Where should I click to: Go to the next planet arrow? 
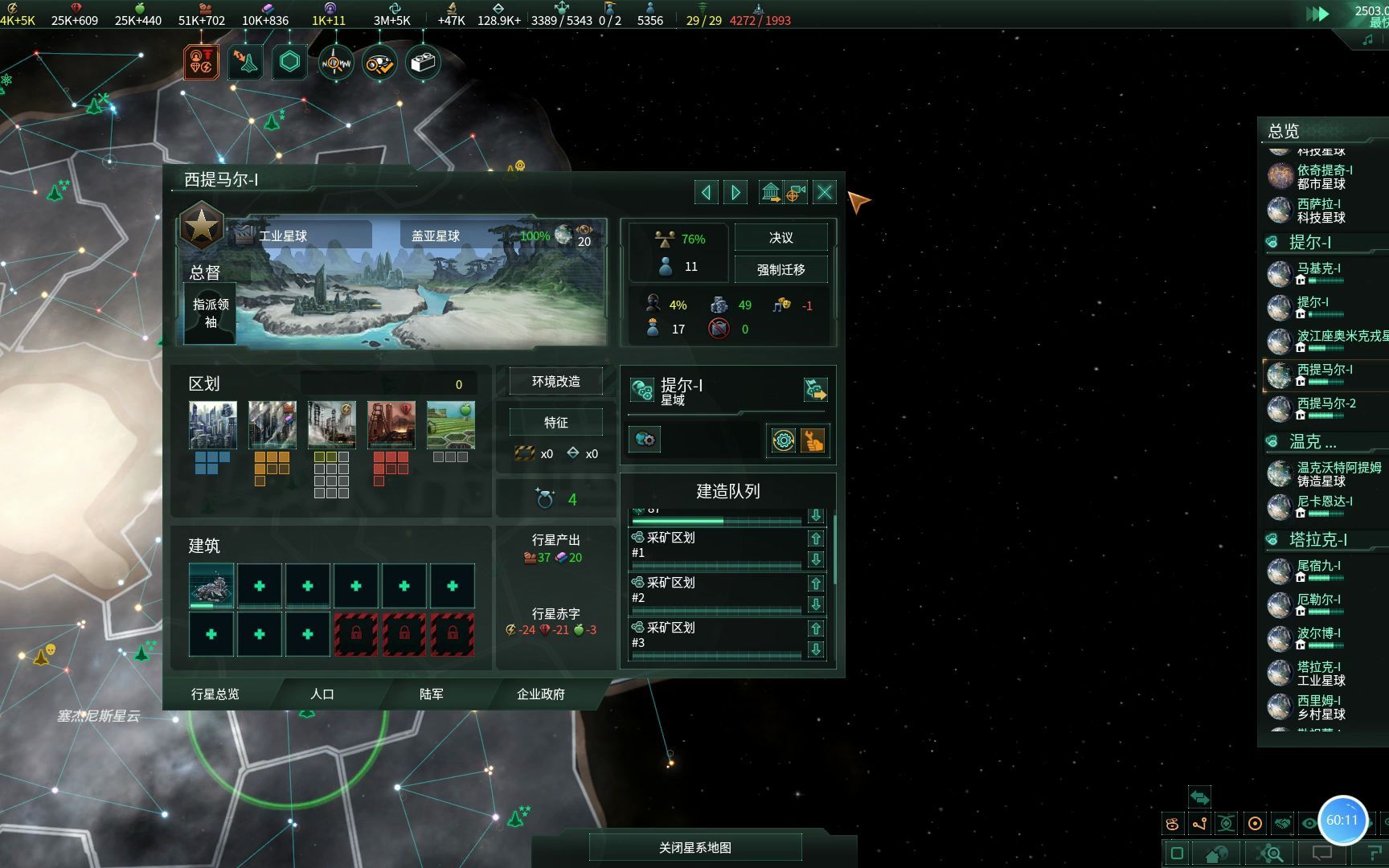(x=735, y=192)
